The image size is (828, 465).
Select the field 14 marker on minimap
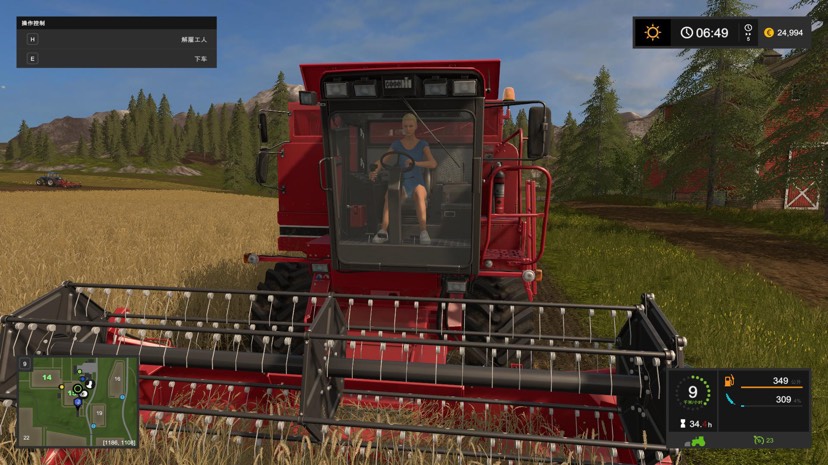[x=46, y=378]
